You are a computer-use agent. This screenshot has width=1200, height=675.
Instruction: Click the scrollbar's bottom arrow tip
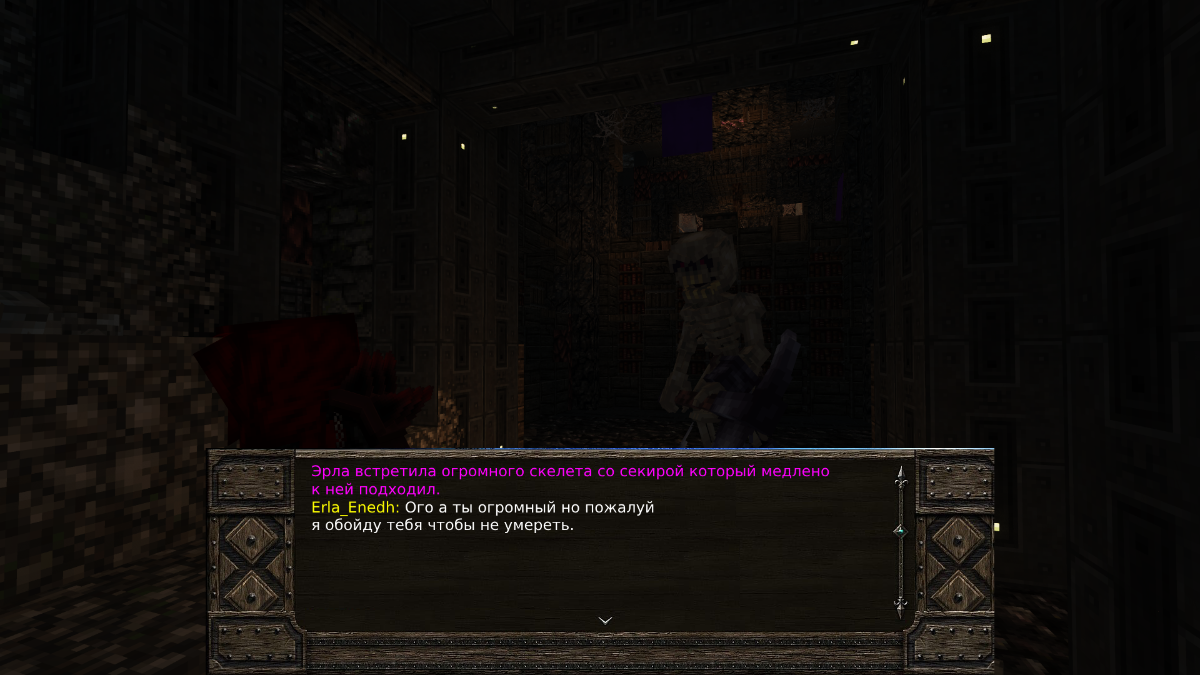[900, 605]
